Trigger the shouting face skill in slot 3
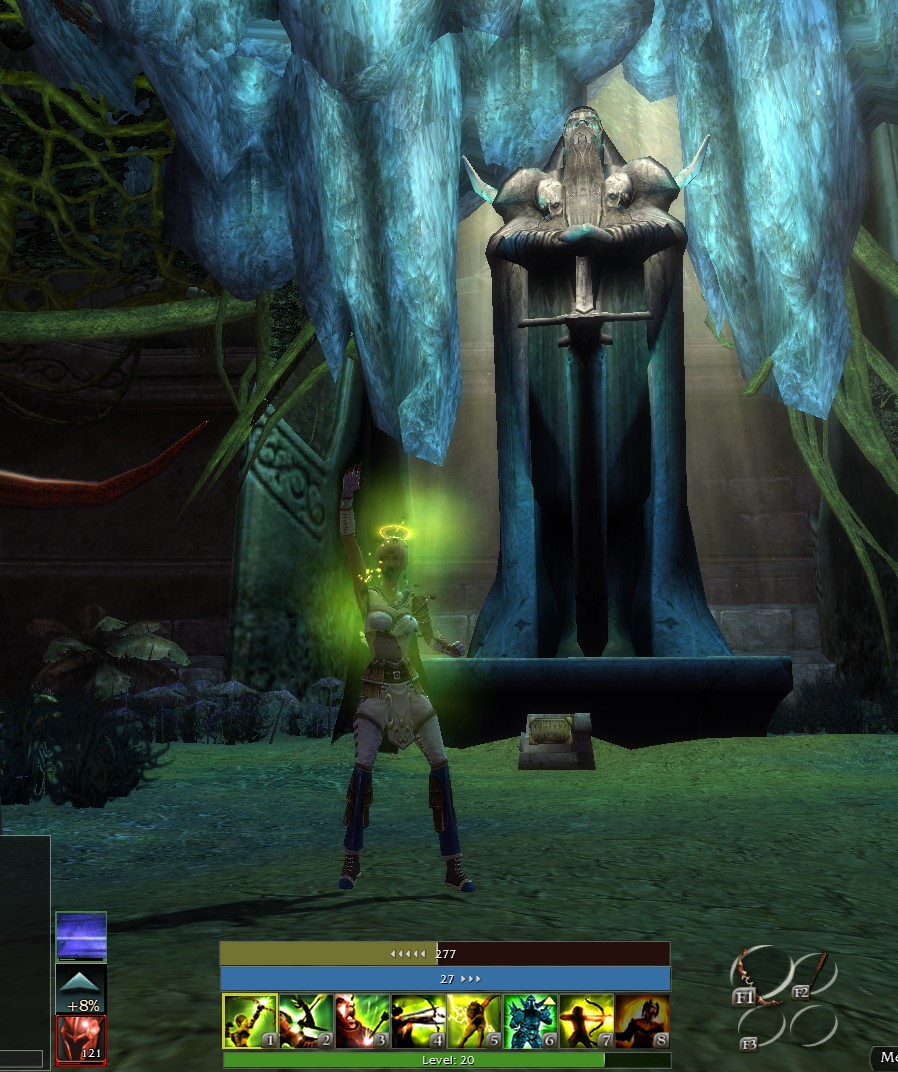 [x=362, y=1021]
